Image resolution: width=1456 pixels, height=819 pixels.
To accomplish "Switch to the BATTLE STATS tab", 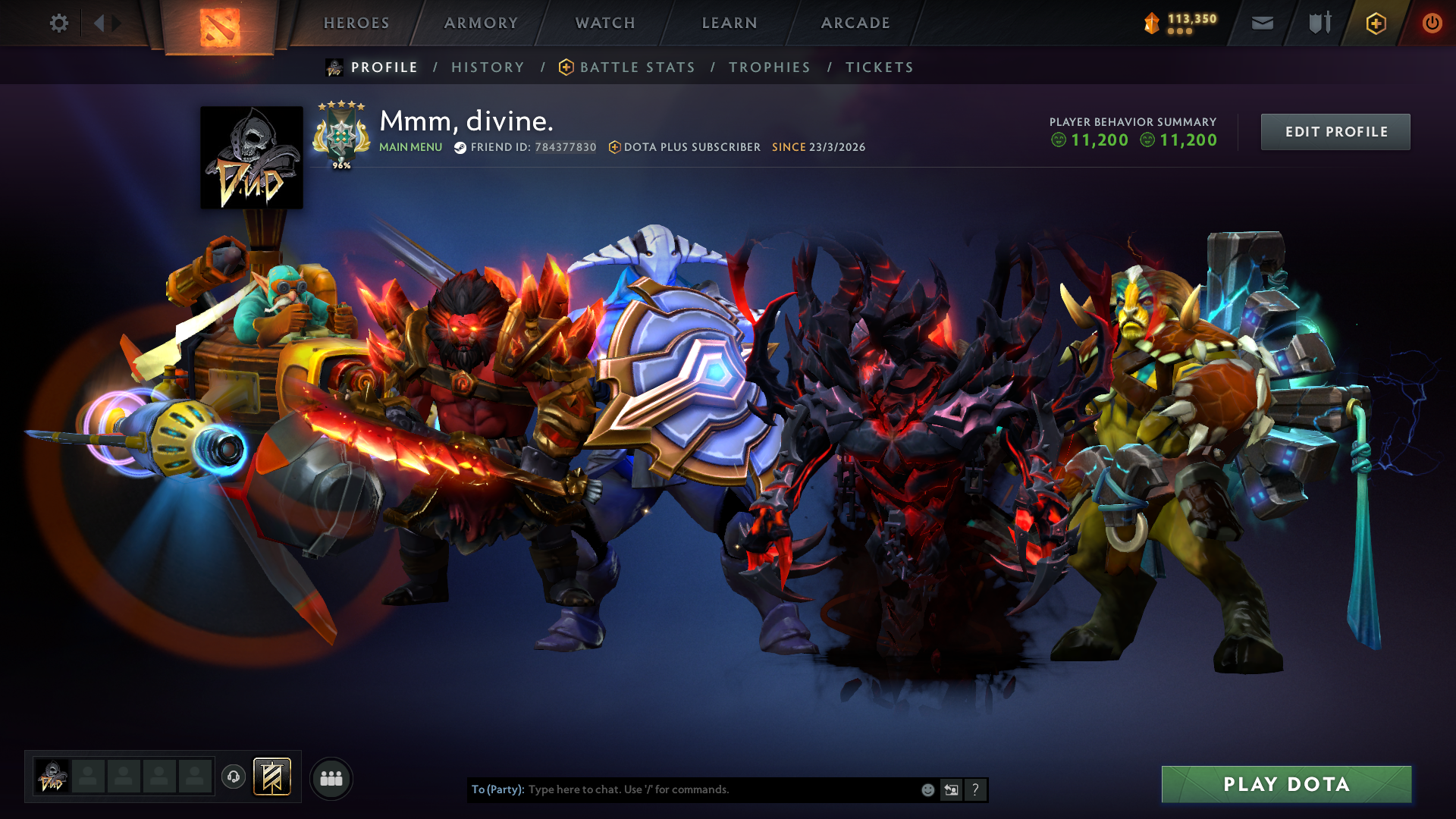I will pyautogui.click(x=636, y=67).
